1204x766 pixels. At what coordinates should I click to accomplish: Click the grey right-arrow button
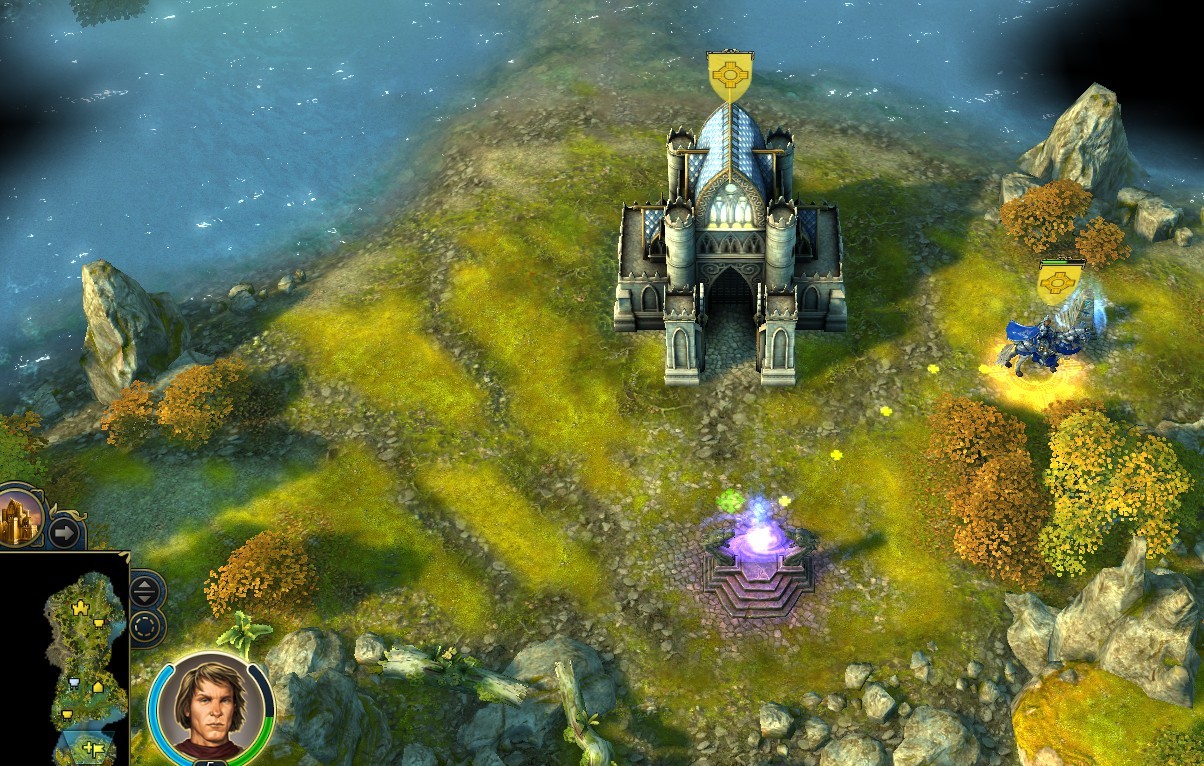pyautogui.click(x=64, y=531)
